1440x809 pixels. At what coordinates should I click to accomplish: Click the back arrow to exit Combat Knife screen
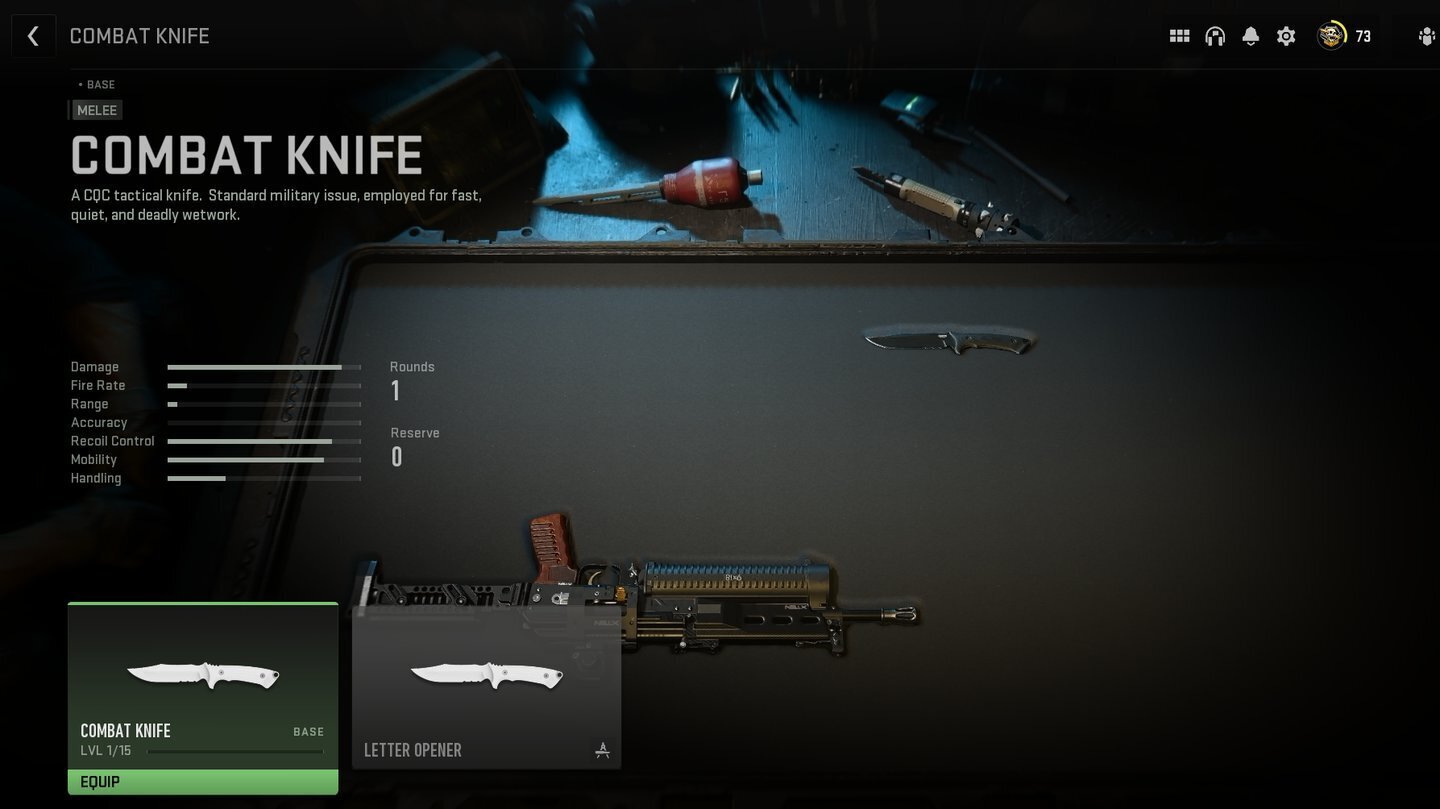point(33,35)
